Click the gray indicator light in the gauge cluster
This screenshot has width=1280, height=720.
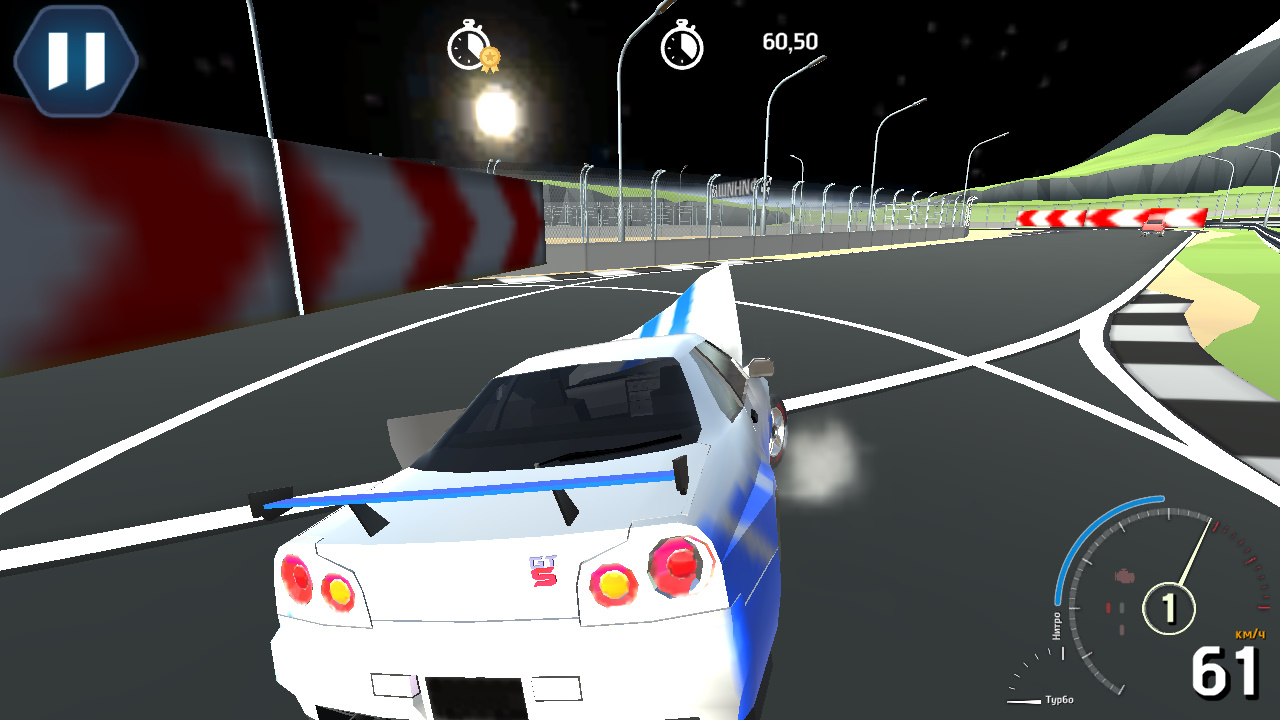click(x=1122, y=606)
